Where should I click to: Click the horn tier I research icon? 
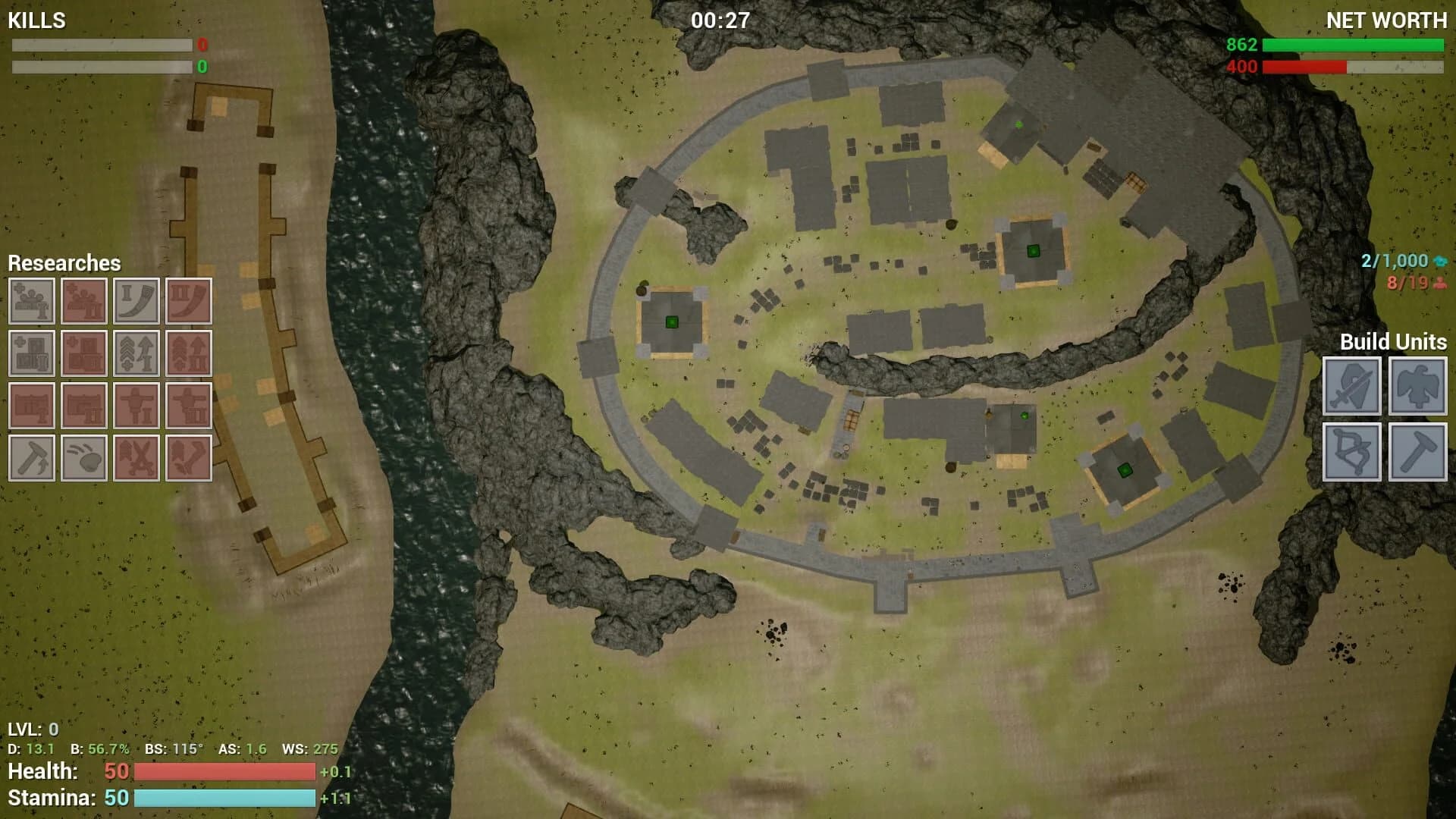click(x=136, y=300)
